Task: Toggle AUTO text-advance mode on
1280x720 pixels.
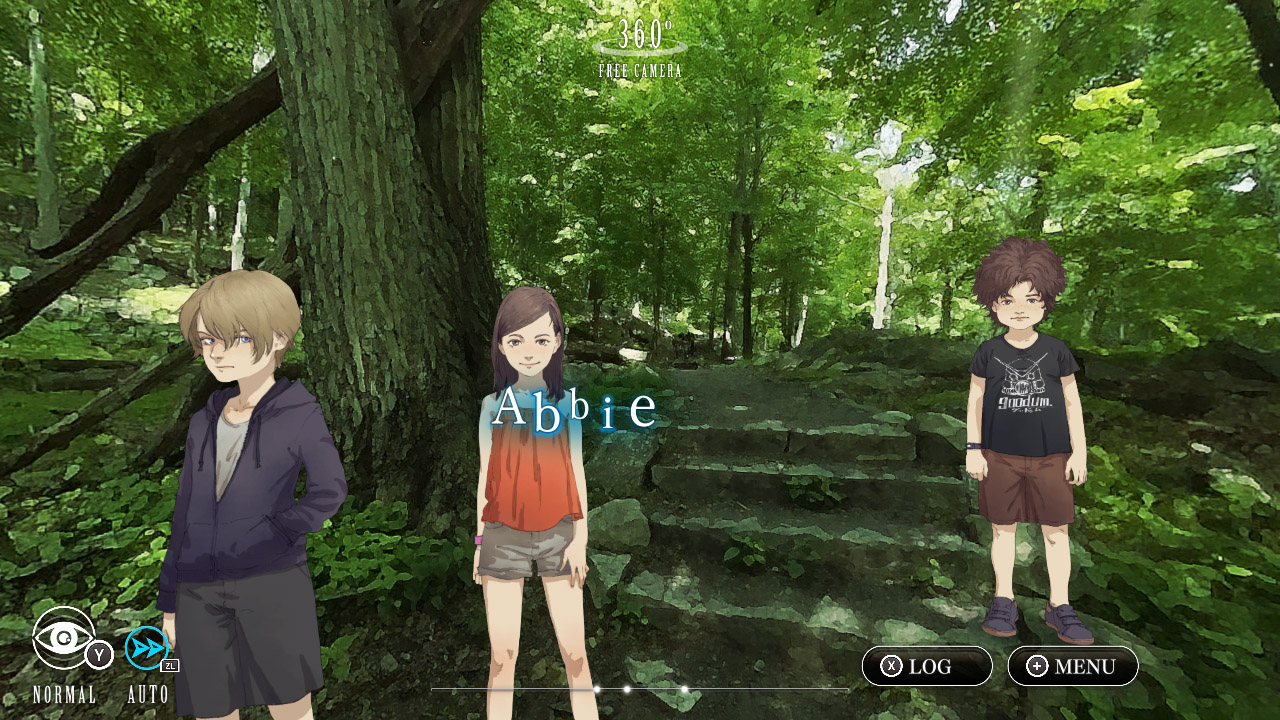Action: pos(148,692)
